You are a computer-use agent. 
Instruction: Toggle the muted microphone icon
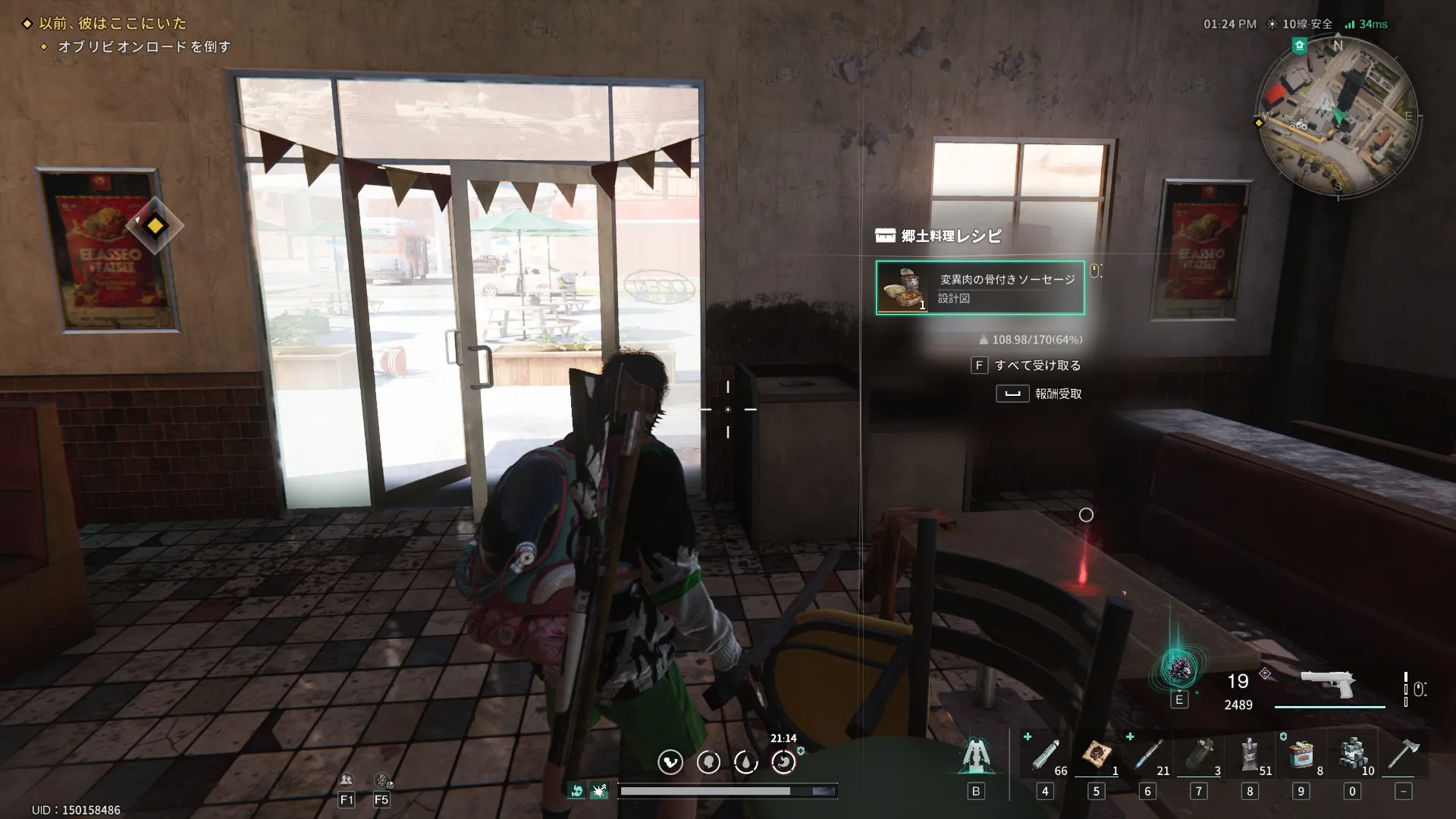point(381,780)
